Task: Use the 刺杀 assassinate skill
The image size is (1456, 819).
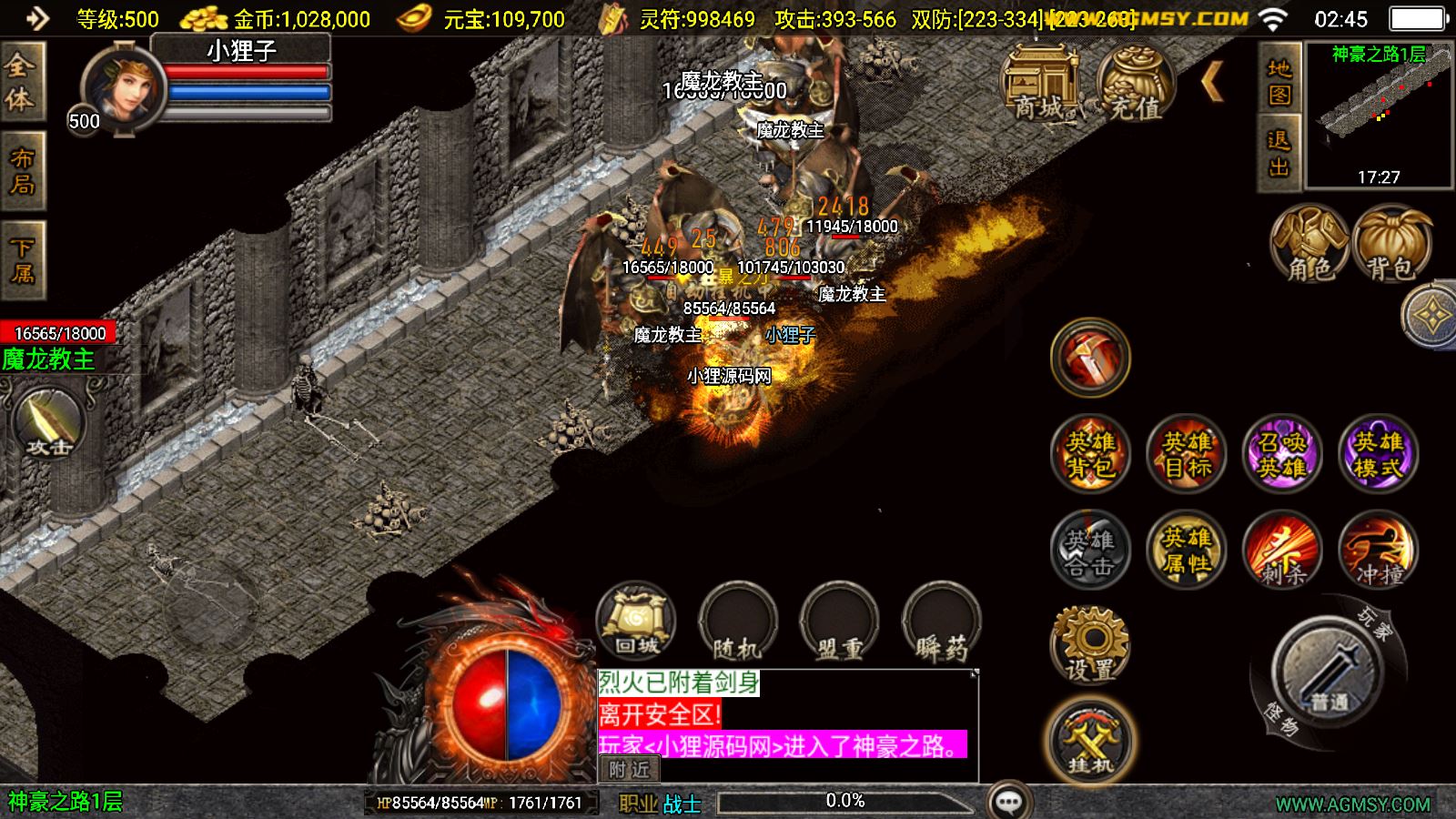Action: pyautogui.click(x=1282, y=551)
